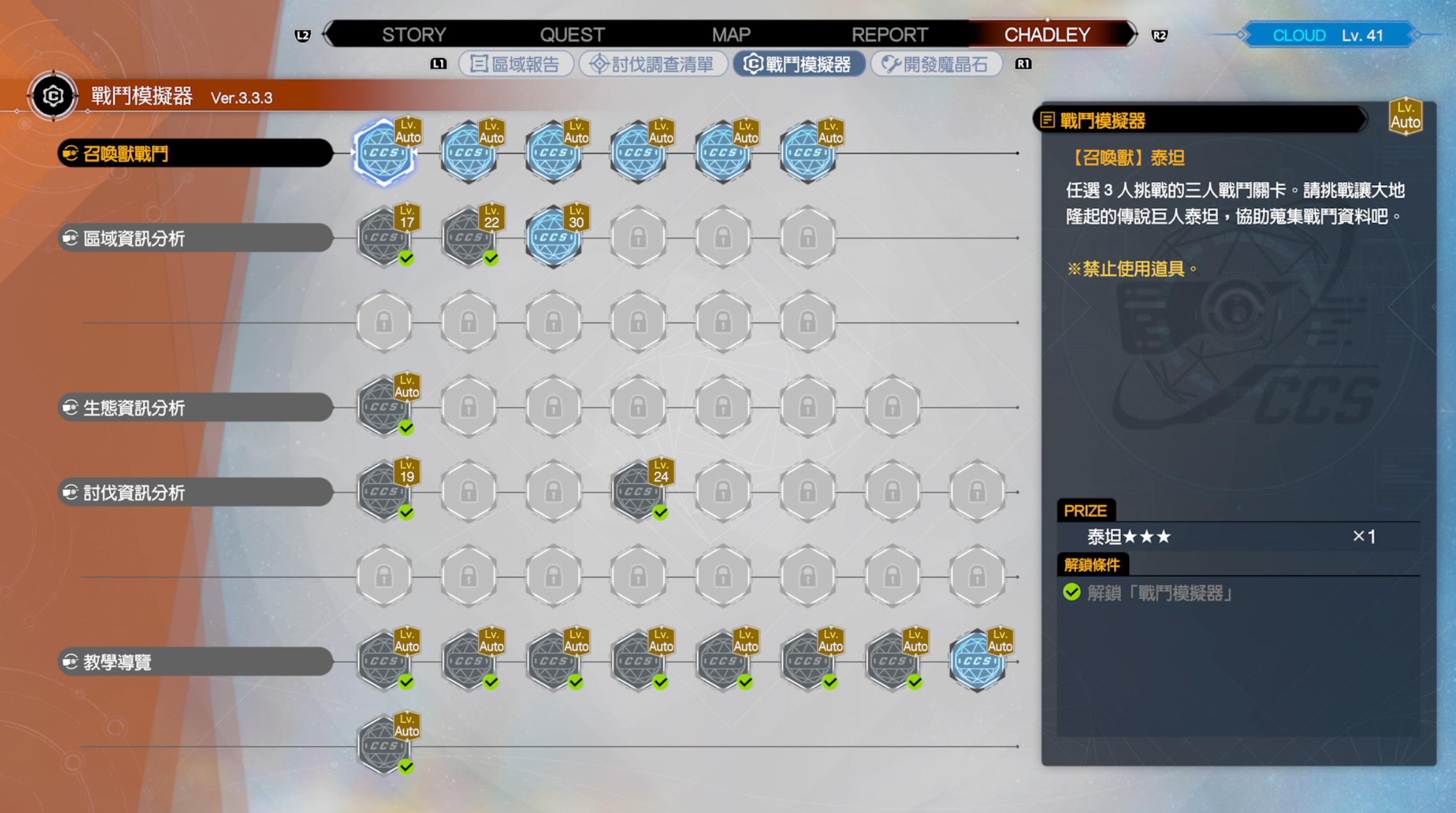Click the CHADLEY tab
Viewport: 1456px width, 813px height.
1047,34
